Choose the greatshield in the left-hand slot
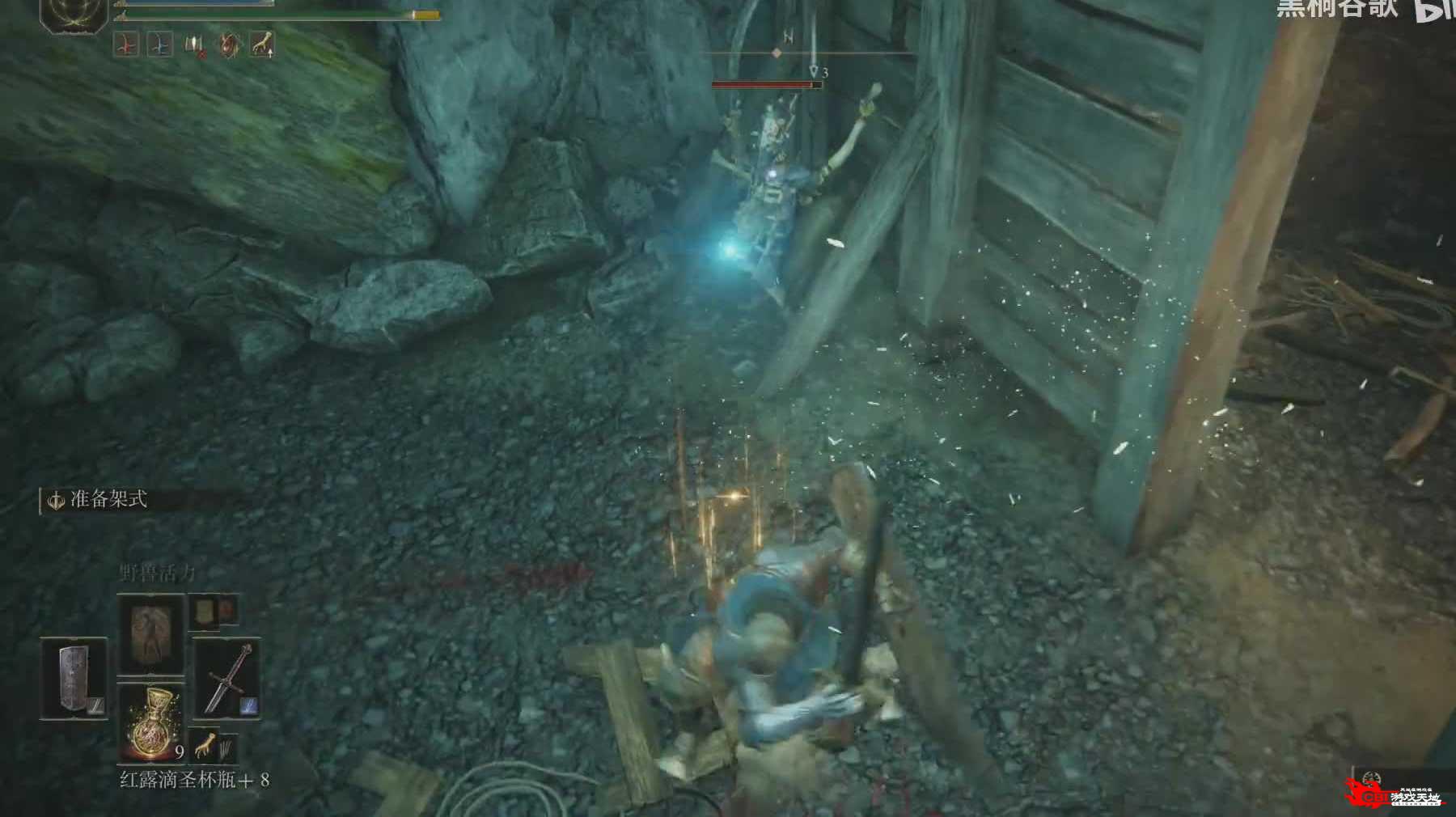 [74, 678]
